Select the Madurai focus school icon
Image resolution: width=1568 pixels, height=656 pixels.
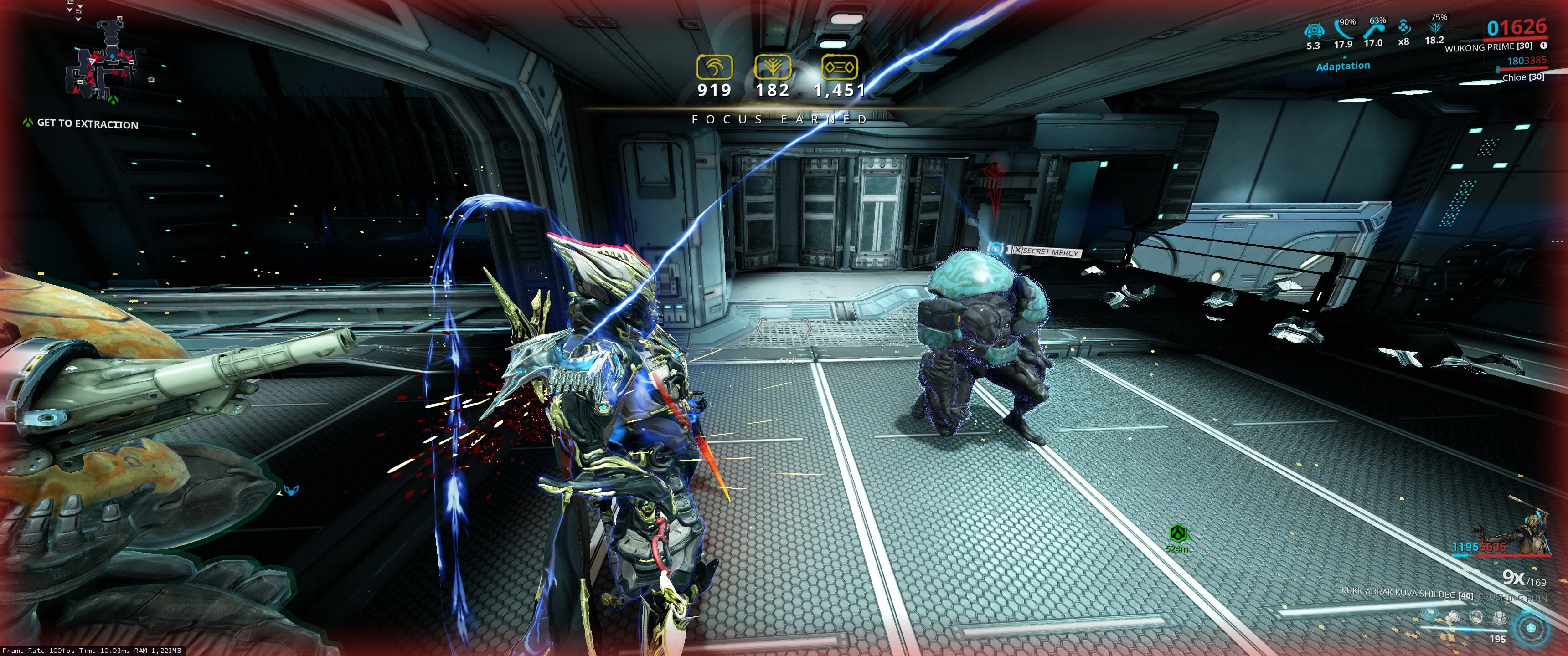coord(714,67)
